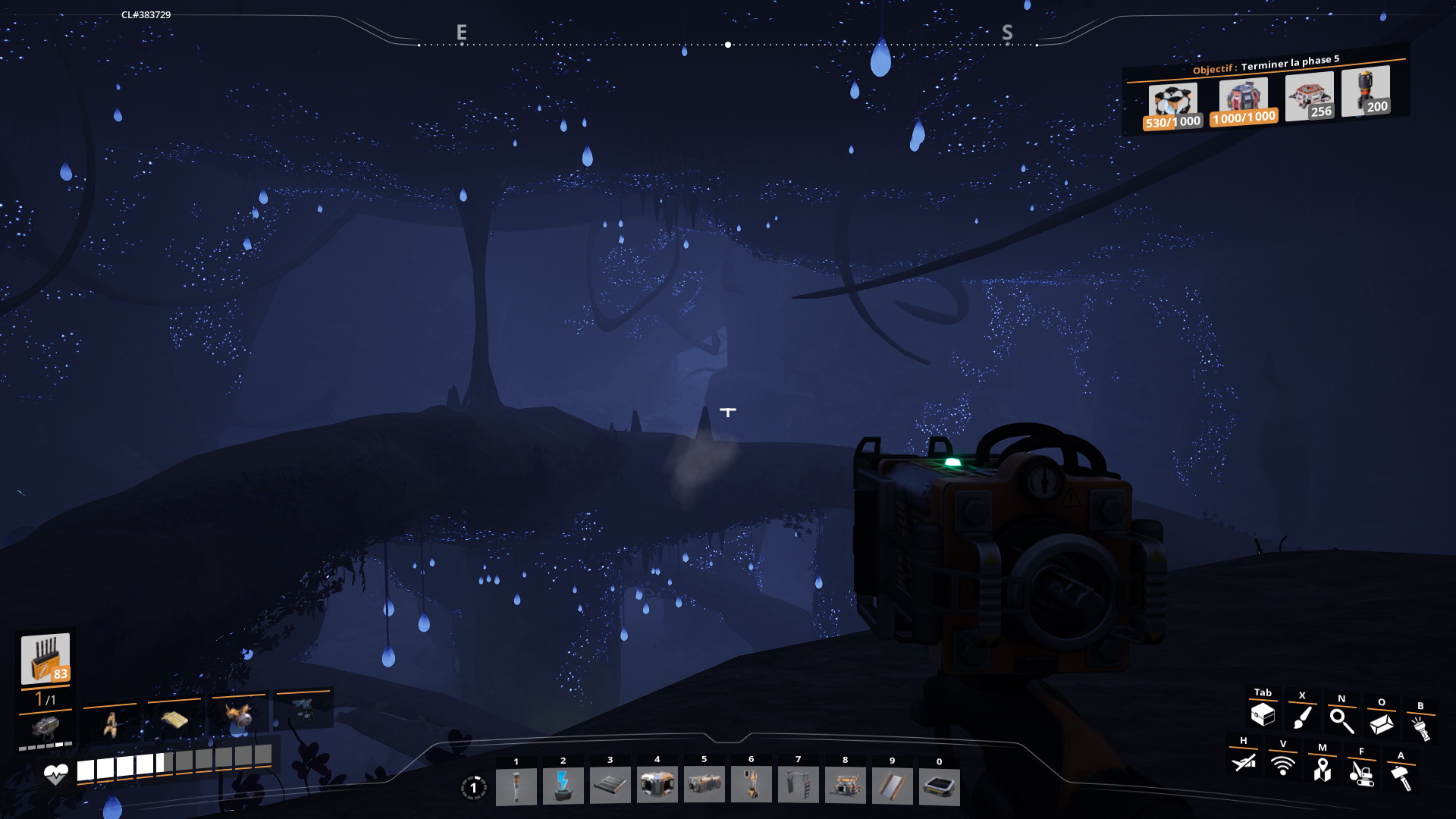
Task: Toggle the flashlight icon
Action: (x=1420, y=728)
